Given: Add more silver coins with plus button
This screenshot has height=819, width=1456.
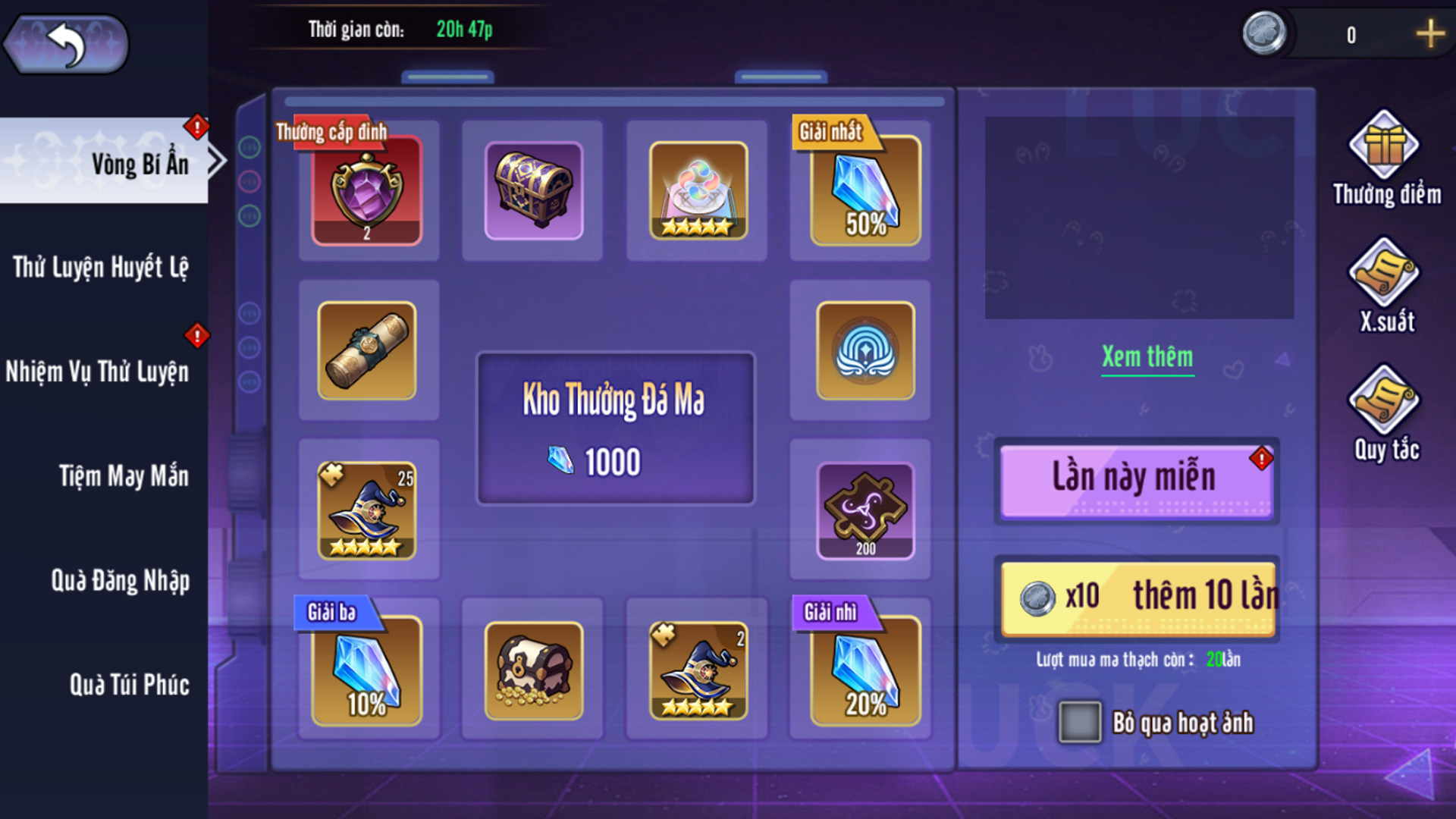Looking at the screenshot, I should (1429, 35).
